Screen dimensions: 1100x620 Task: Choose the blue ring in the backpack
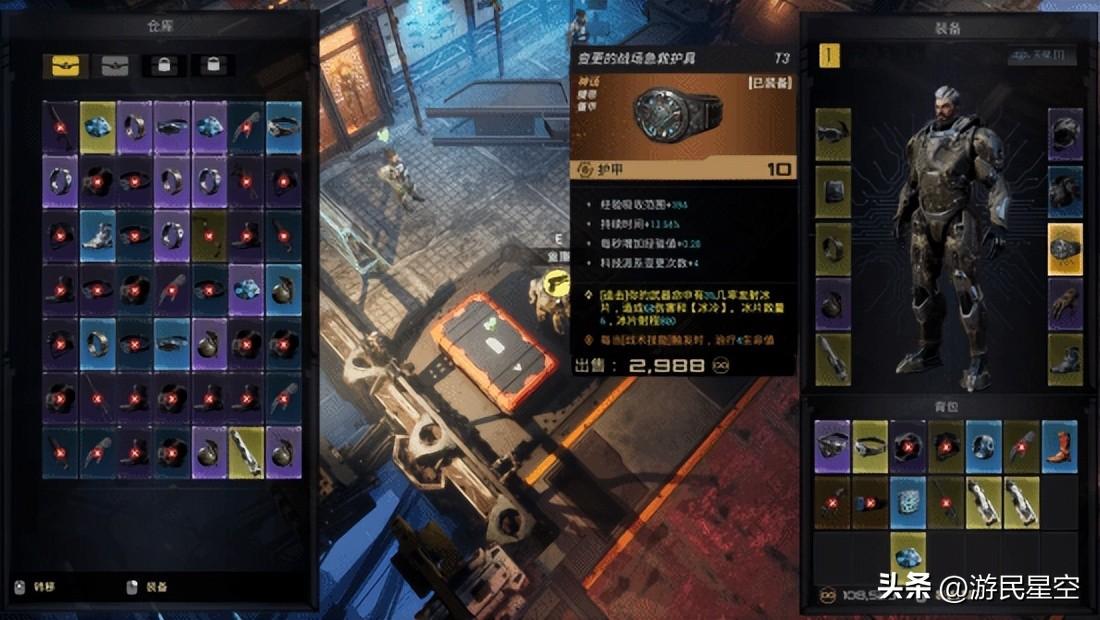point(984,446)
